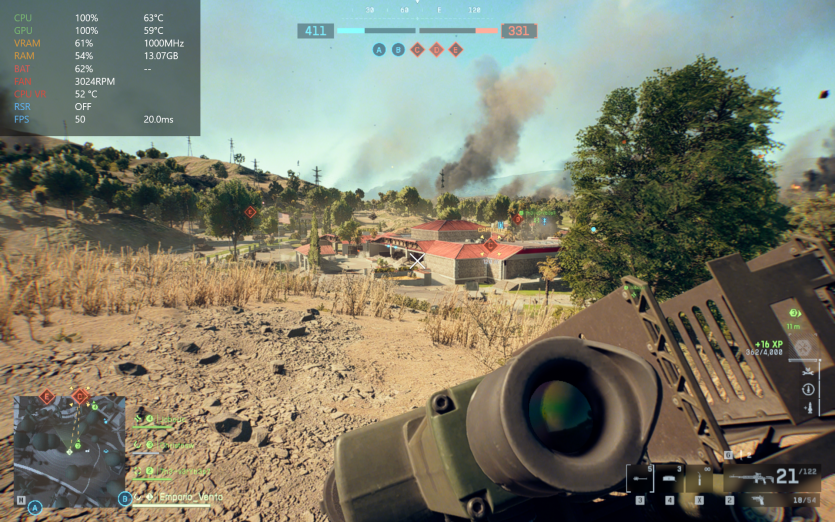This screenshot has height=522, width=835.
Task: Select enemy objective C in the capture row
Action: point(417,50)
